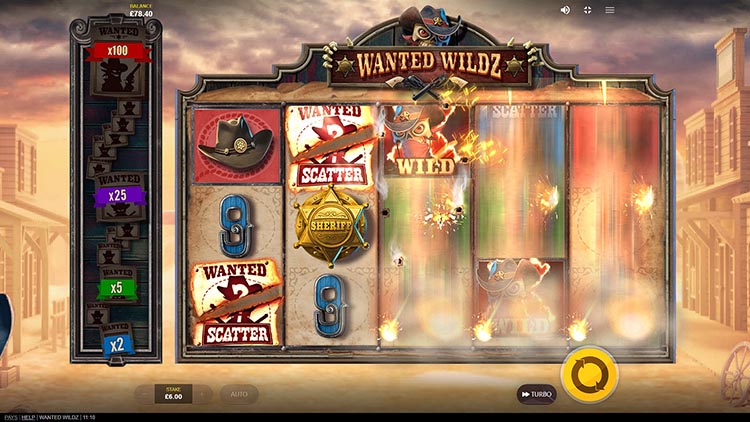Open the Auto spin options
The image size is (750, 422).
pos(239,394)
